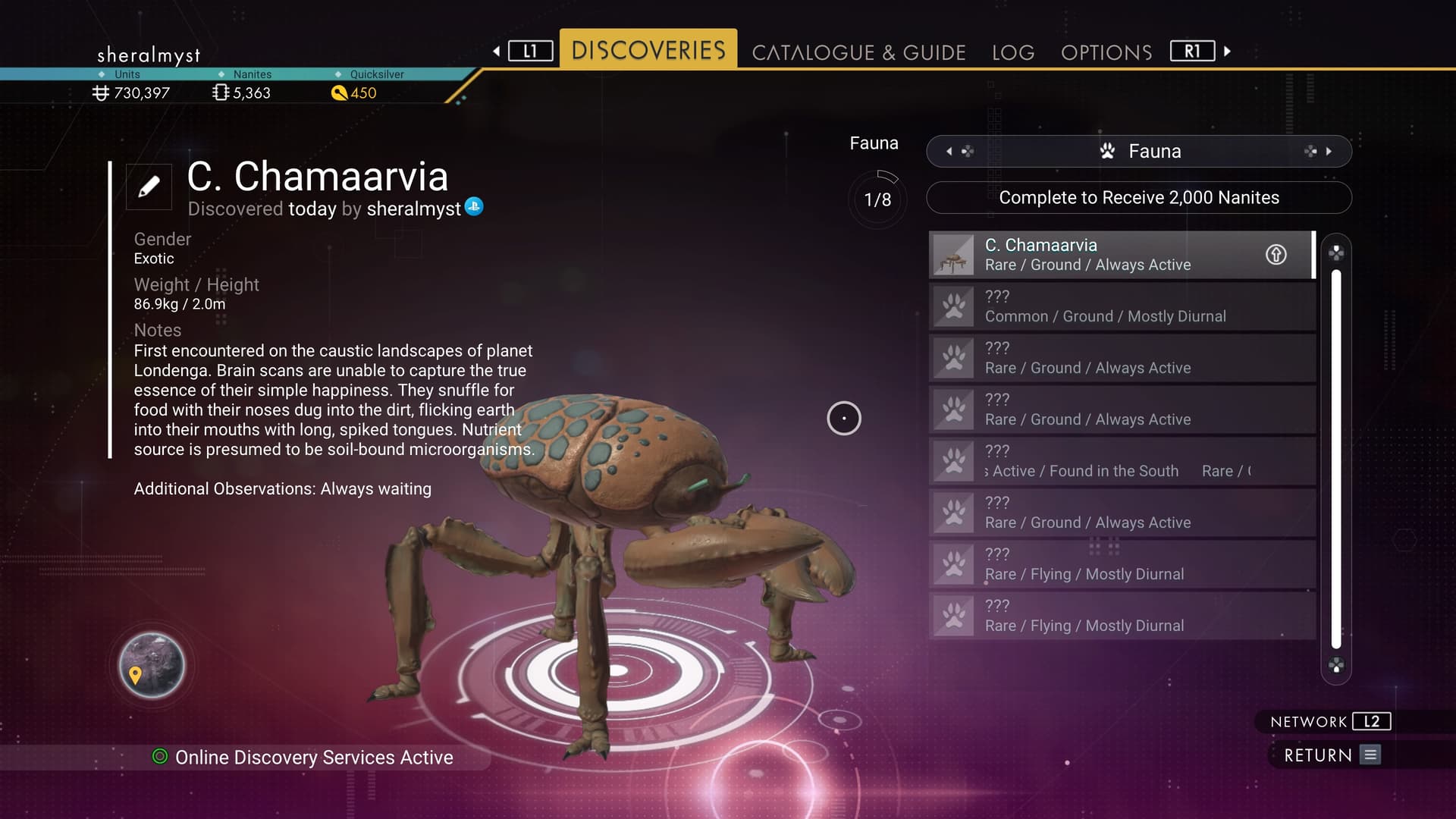Click the Complete to Receive 2,000 Nanites bar
Viewport: 1456px width, 819px height.
coord(1138,198)
